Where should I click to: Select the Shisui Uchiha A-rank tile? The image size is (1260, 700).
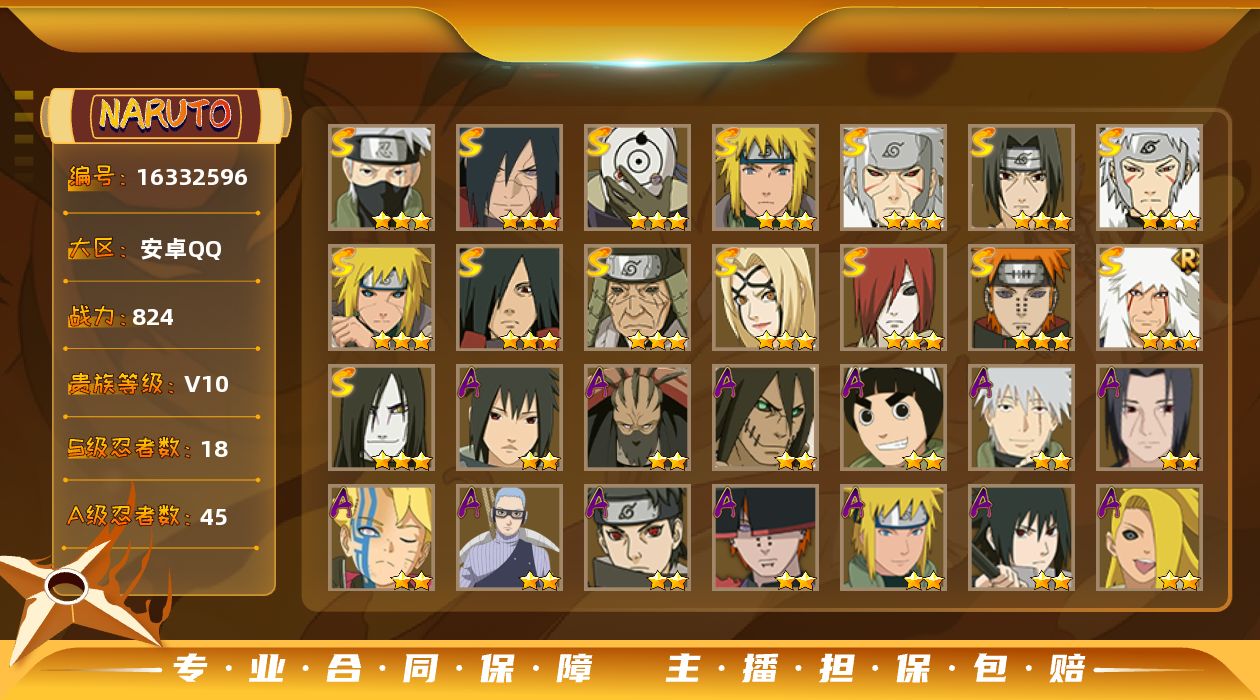(x=637, y=537)
